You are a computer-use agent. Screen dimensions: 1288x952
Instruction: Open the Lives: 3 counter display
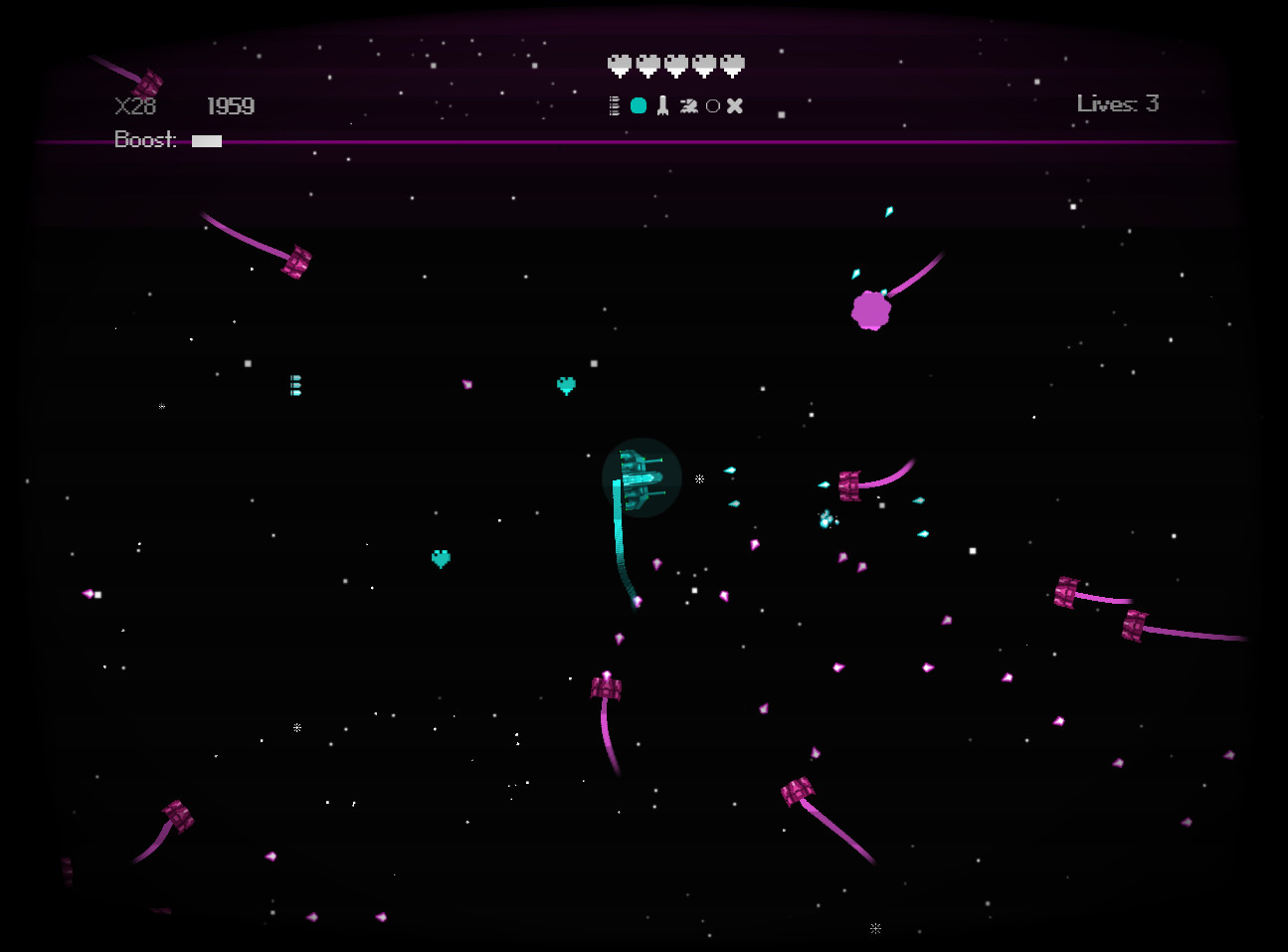[1118, 103]
